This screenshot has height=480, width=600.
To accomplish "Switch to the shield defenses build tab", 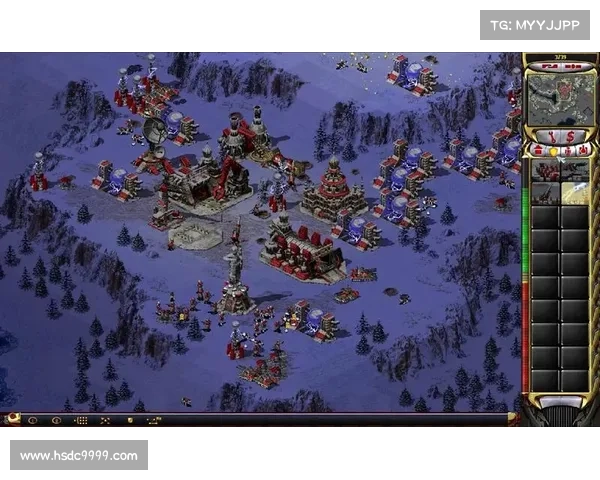I will 551,150.
